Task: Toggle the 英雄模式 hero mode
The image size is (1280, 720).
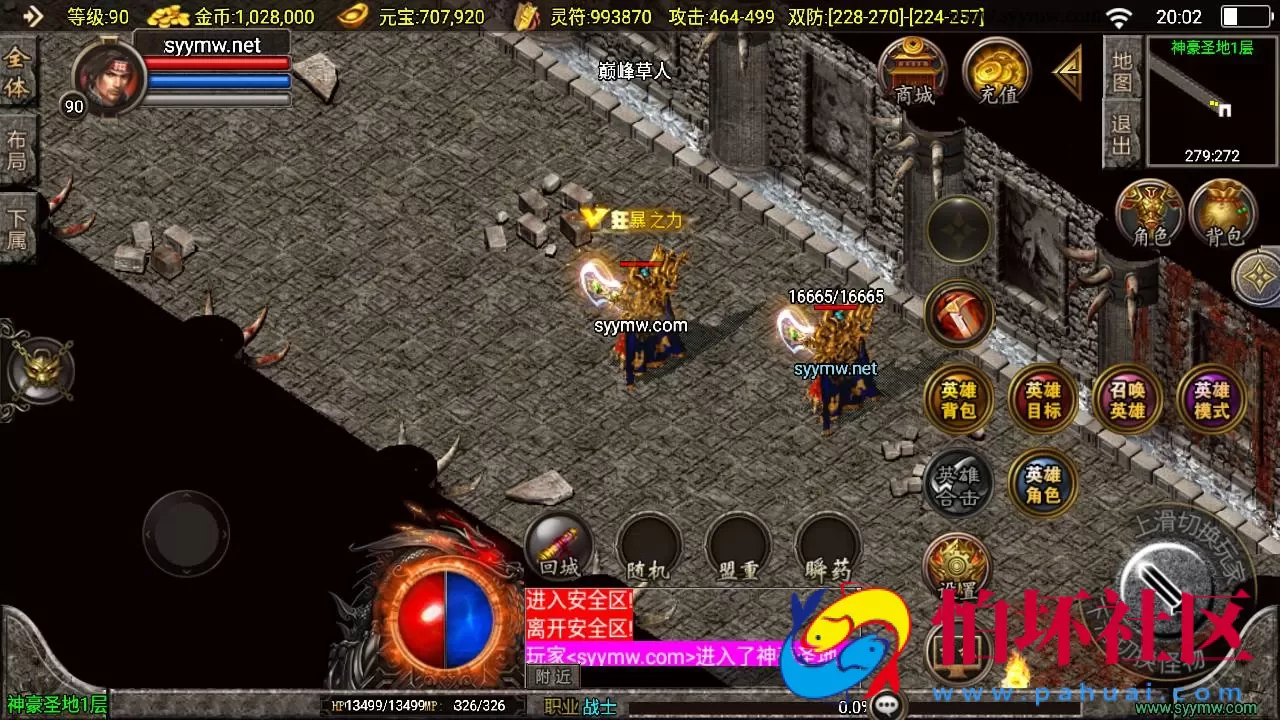Action: [x=1211, y=399]
